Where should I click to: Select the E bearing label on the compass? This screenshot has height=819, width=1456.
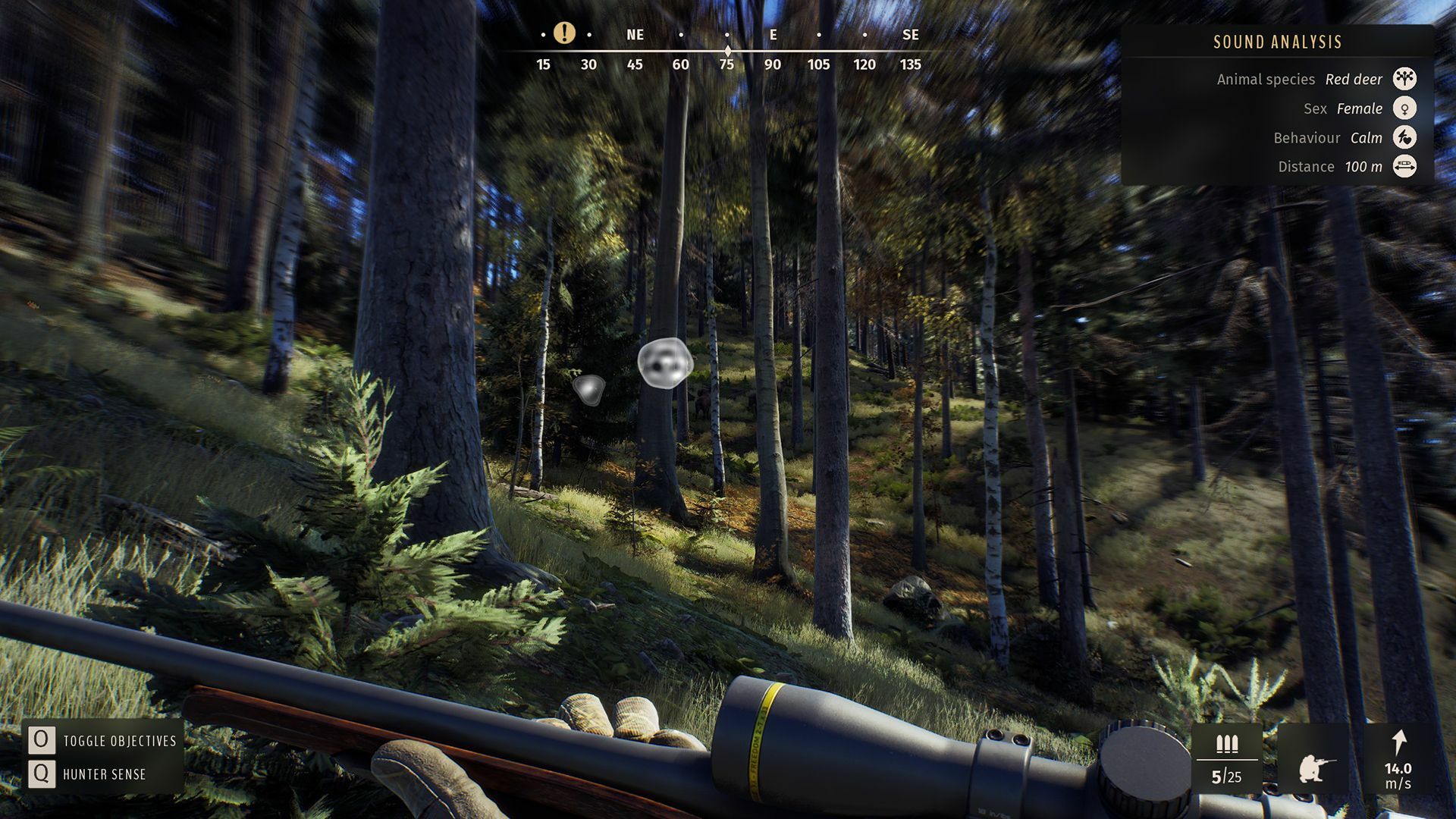coord(772,35)
